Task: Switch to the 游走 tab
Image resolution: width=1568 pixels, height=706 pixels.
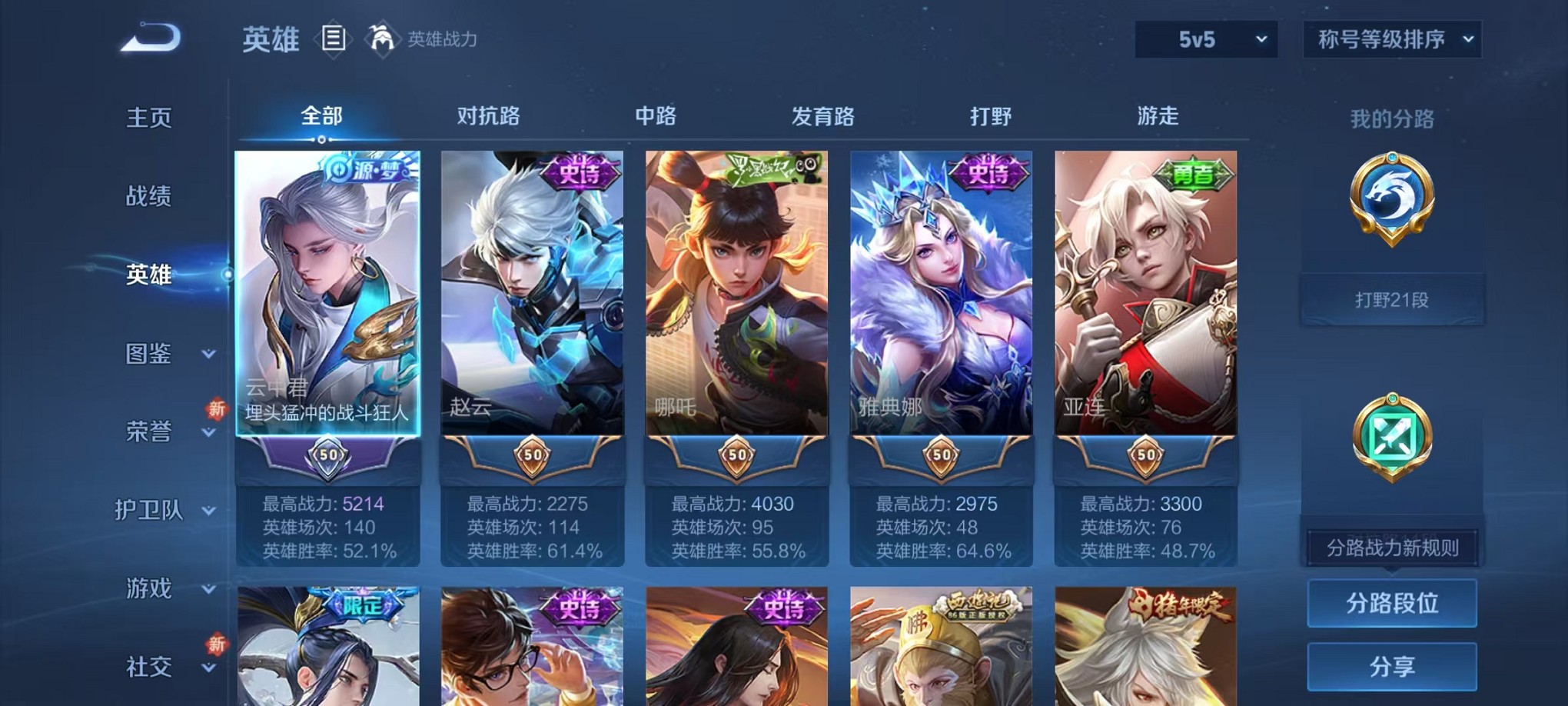Action: click(x=1158, y=115)
